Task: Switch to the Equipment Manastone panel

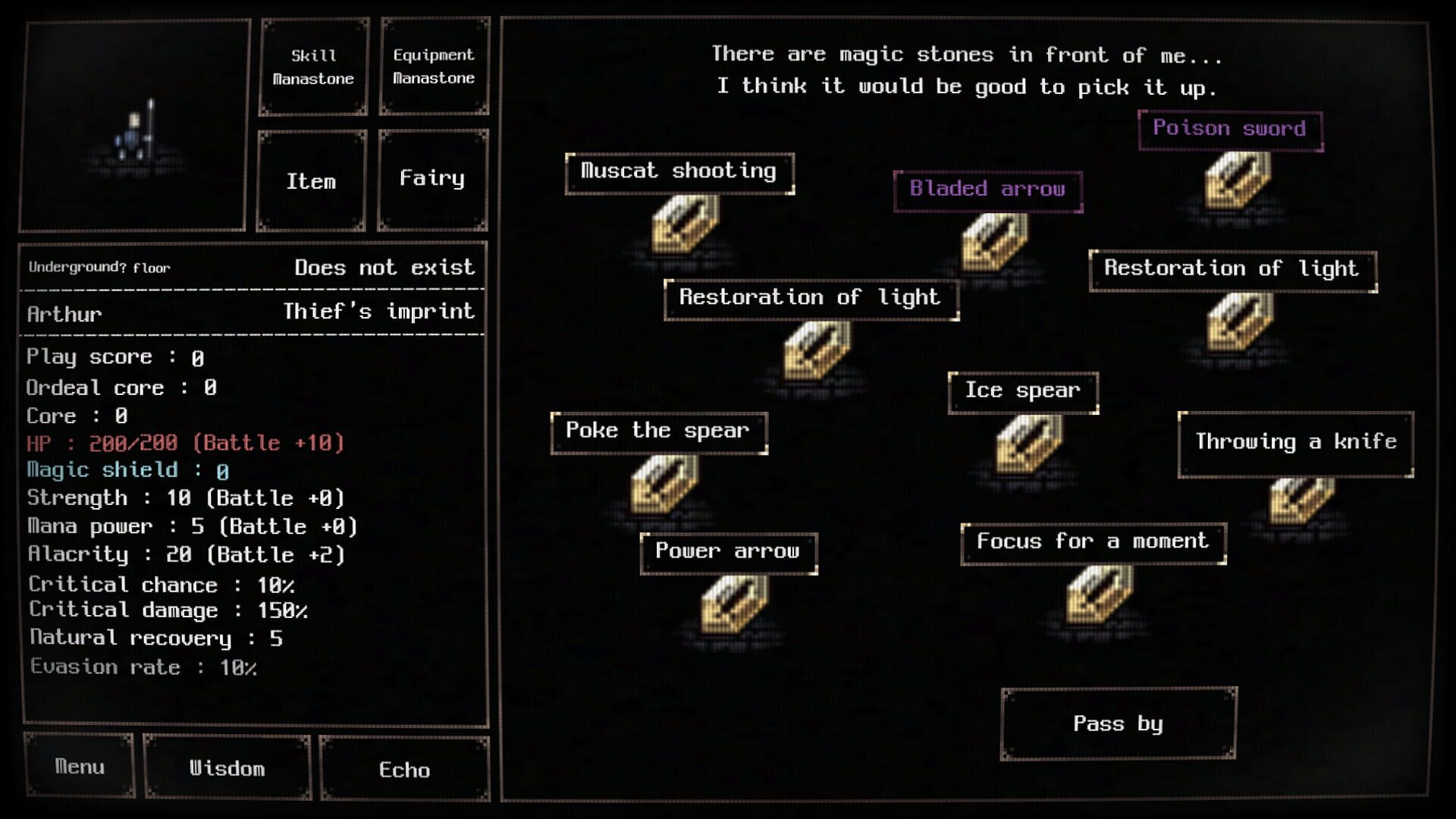Action: 434,66
